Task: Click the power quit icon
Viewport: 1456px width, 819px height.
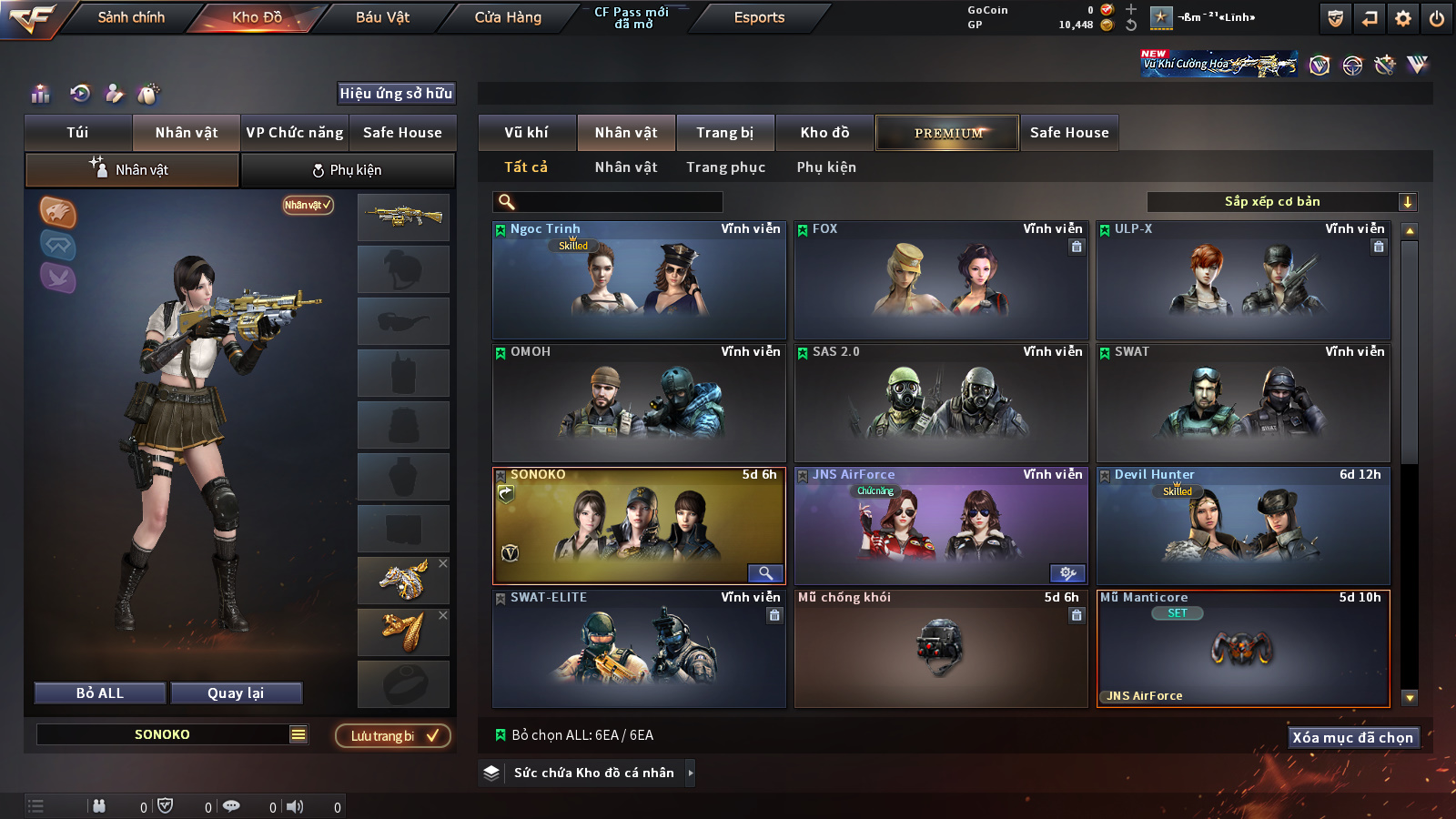Action: click(1437, 18)
